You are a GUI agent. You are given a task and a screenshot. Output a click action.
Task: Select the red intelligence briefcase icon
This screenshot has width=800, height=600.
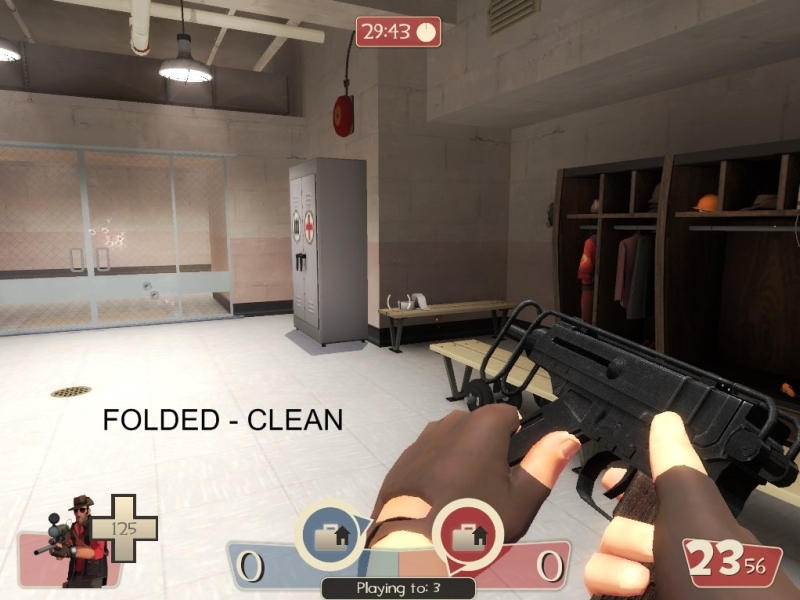pyautogui.click(x=466, y=535)
